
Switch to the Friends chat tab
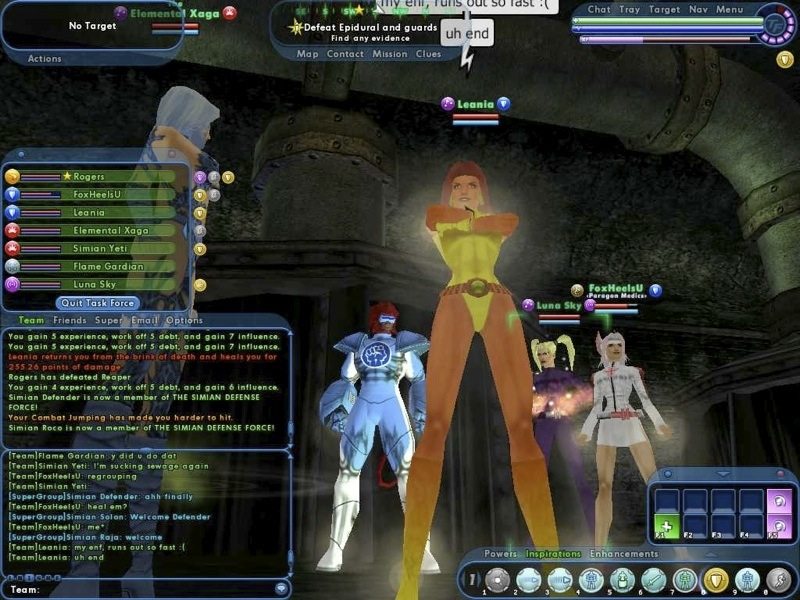click(68, 321)
